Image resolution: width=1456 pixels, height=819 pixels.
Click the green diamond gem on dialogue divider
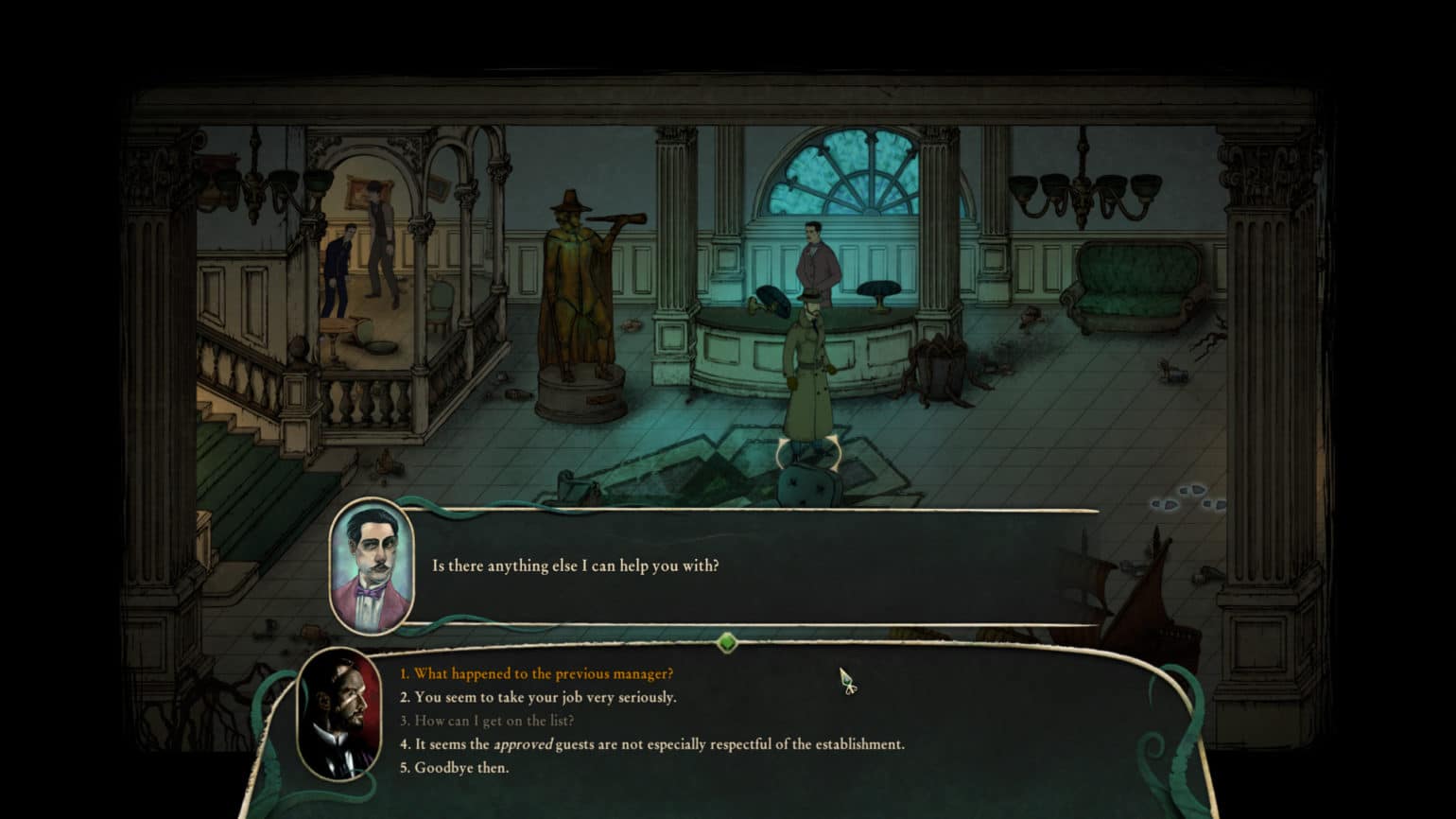point(727,643)
